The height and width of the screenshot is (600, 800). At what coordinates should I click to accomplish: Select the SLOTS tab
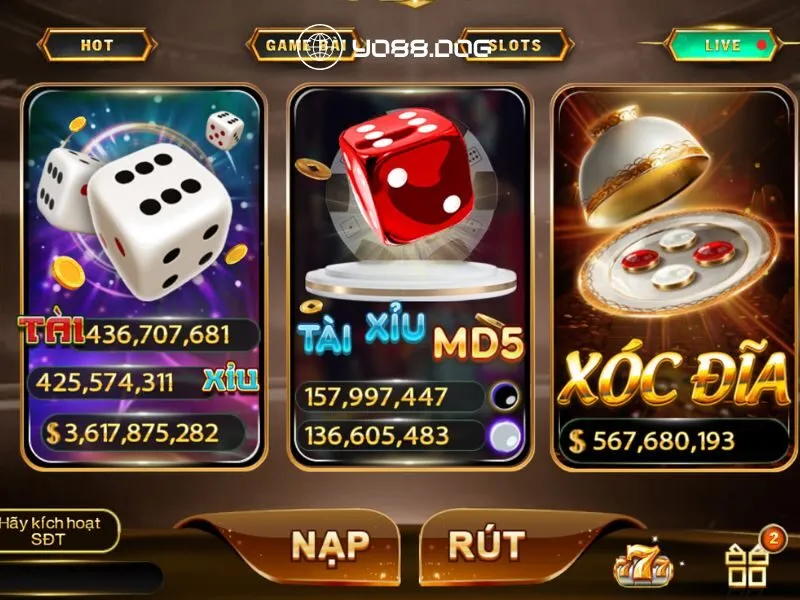pos(517,45)
